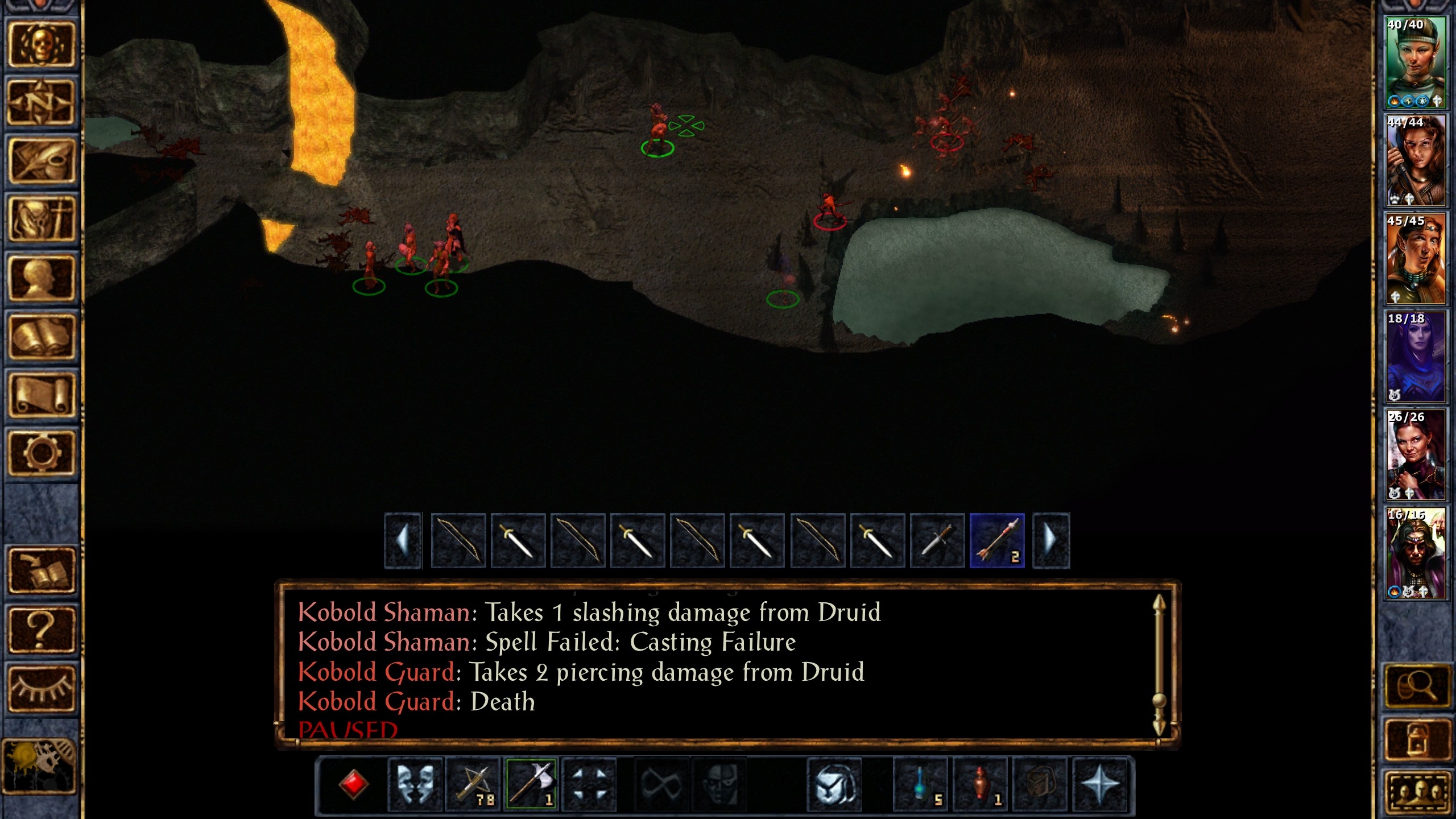Rest the party with the closed-eye button
Image resolution: width=1456 pixels, height=819 pixels.
[41, 688]
